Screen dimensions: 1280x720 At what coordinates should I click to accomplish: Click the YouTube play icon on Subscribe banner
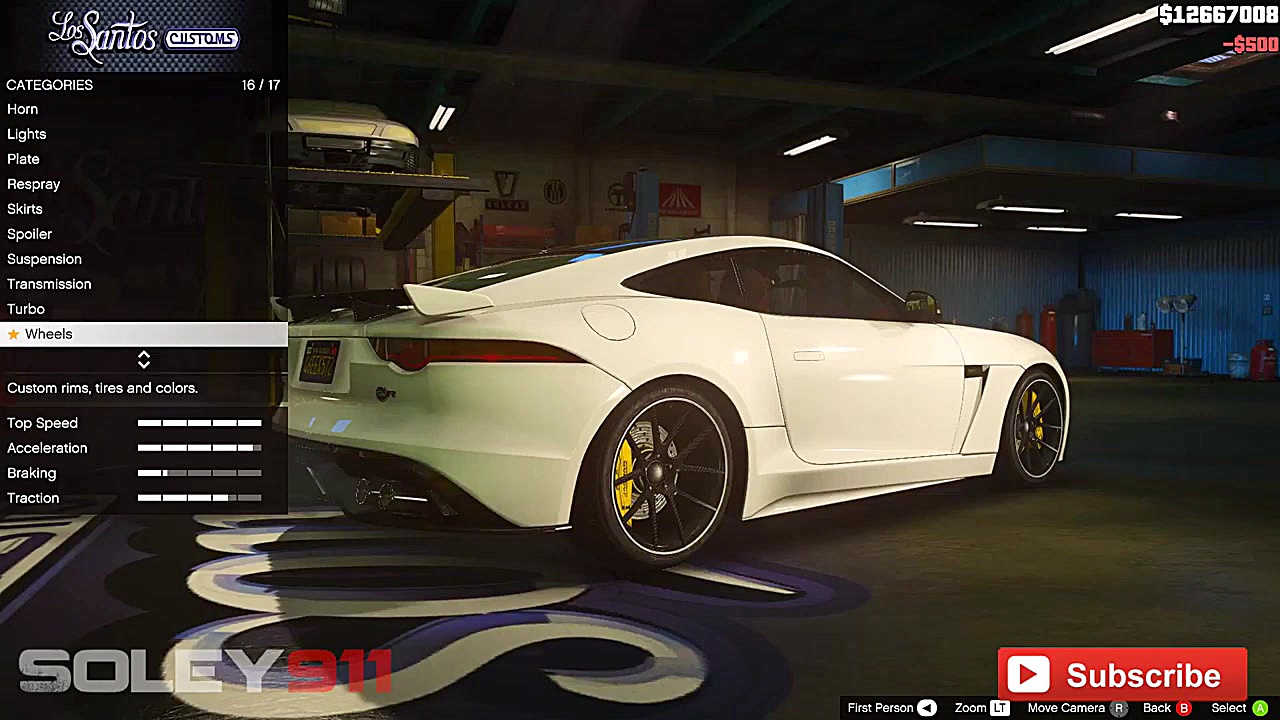(1029, 674)
